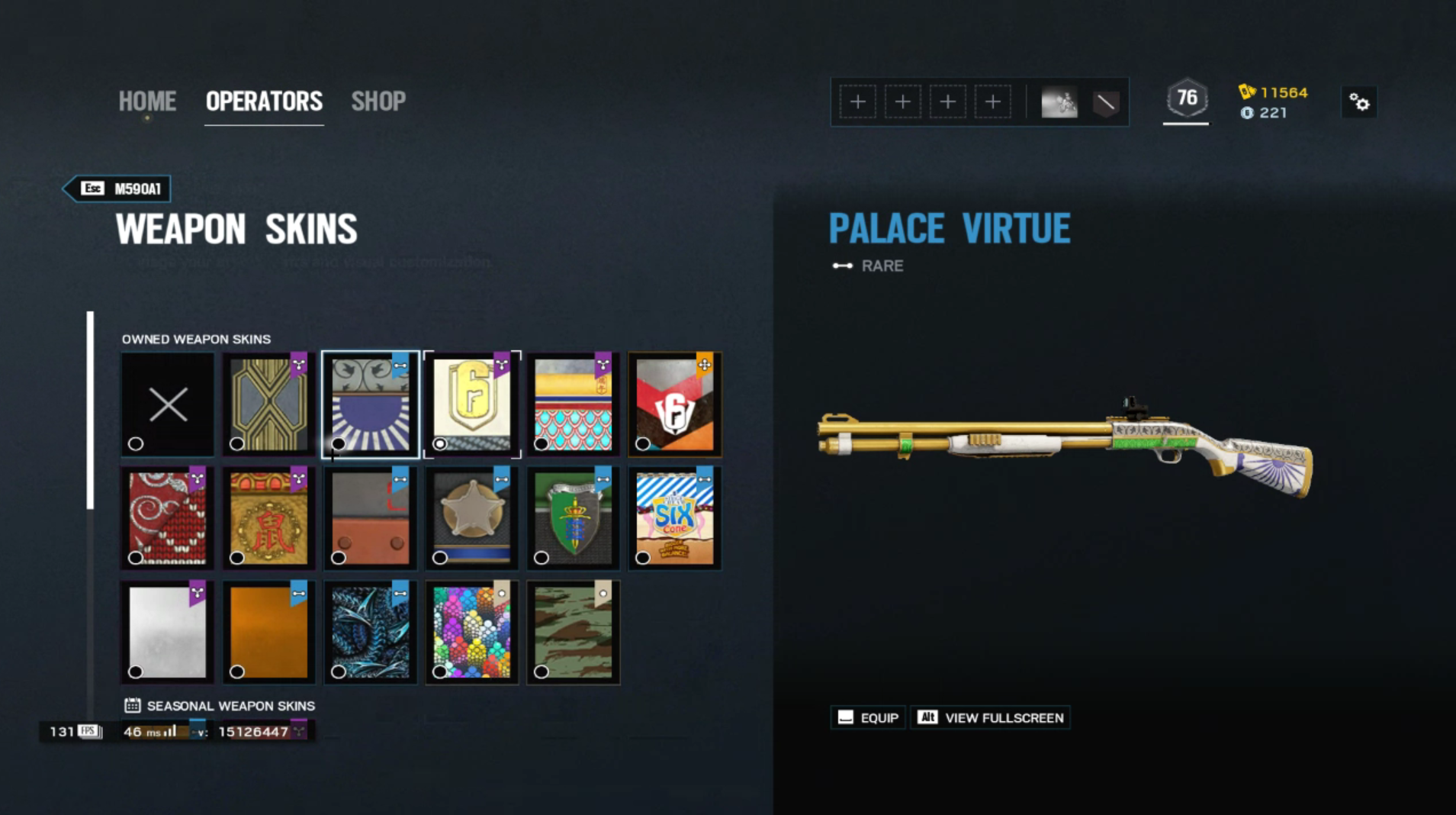Click the weapon attachment slot next to operator portrait
The height and width of the screenshot is (815, 1456).
[1106, 101]
